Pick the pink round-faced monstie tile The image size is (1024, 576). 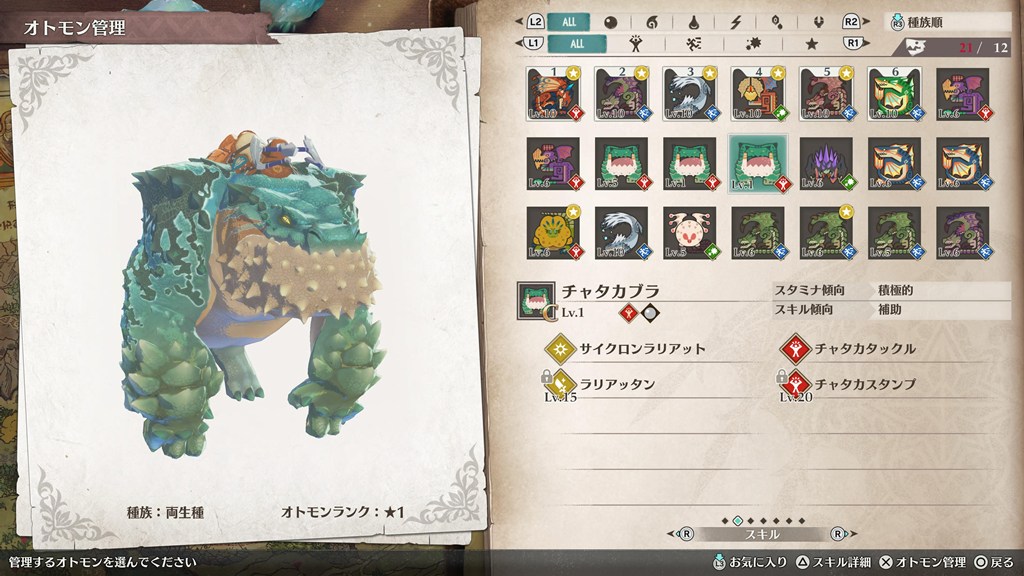point(689,232)
